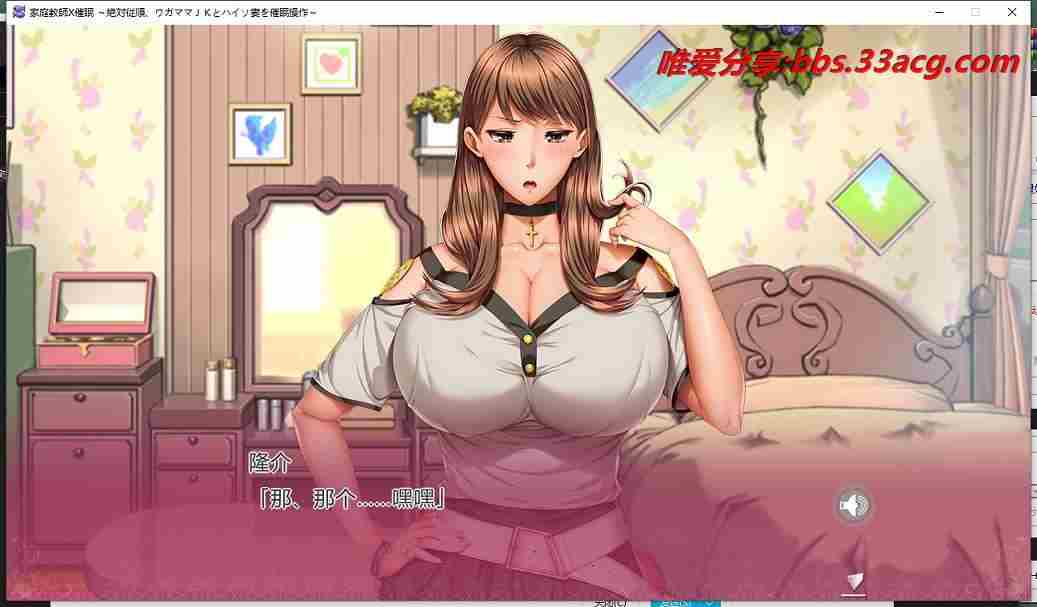The height and width of the screenshot is (607, 1037).
Task: Replay the voice line with the speaker icon
Action: tap(853, 506)
